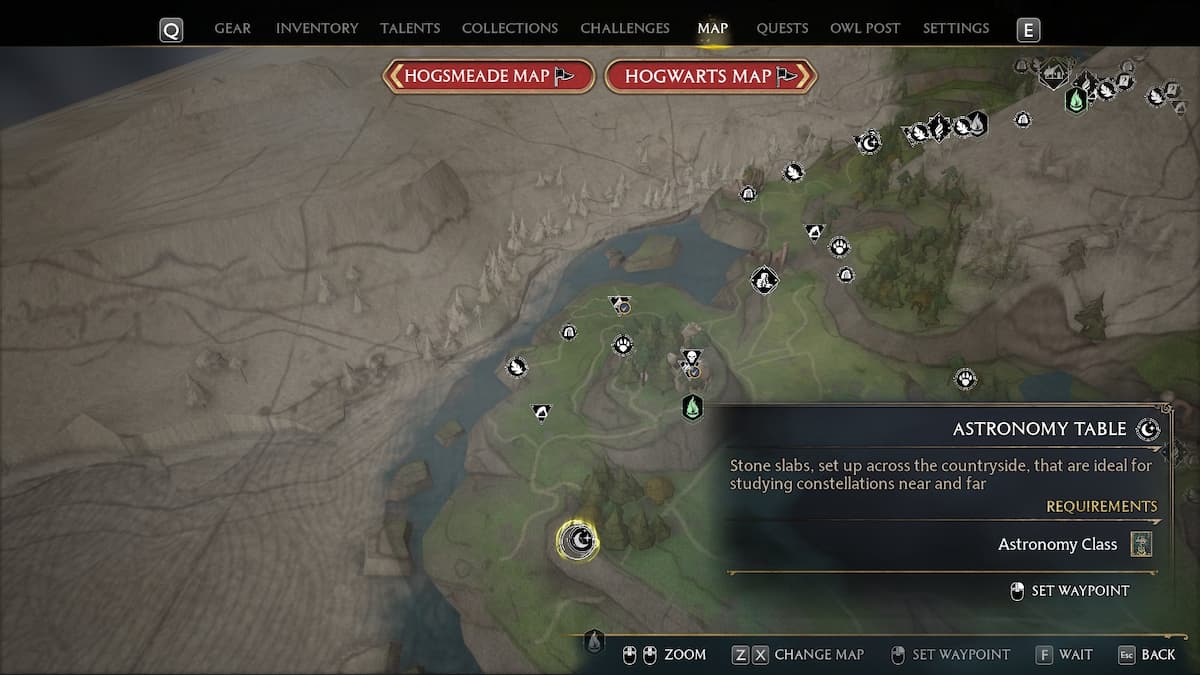The image size is (1200, 675).
Task: Open the Talents tab
Action: (410, 28)
